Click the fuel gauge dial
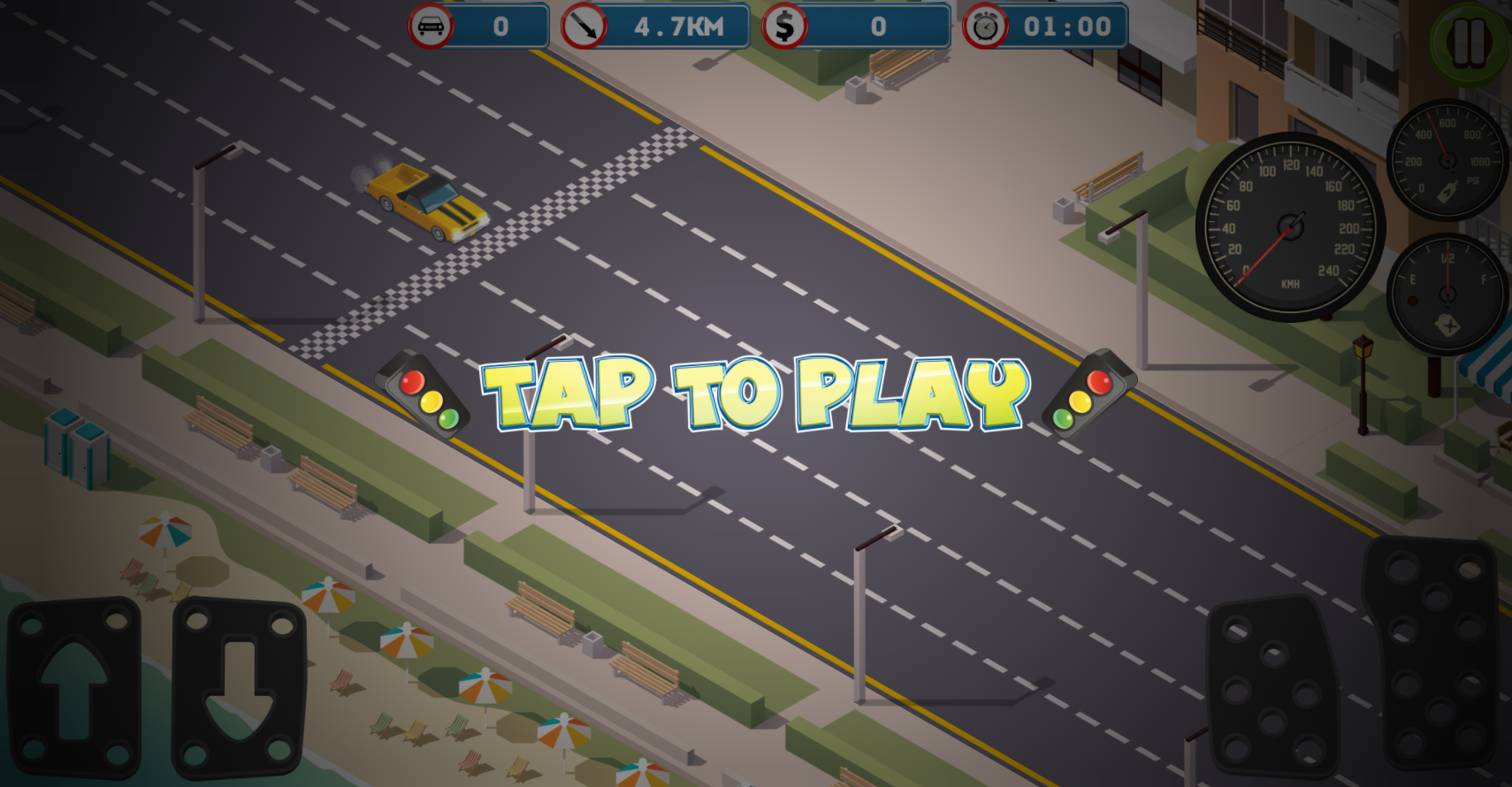The height and width of the screenshot is (787, 1512). (1447, 292)
